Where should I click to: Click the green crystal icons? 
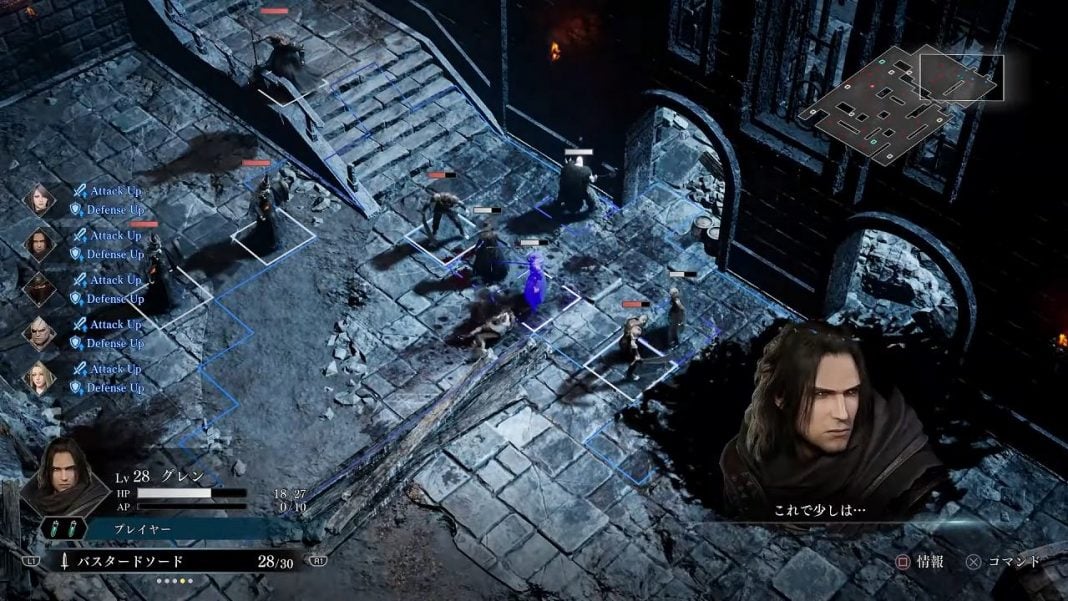[62, 529]
